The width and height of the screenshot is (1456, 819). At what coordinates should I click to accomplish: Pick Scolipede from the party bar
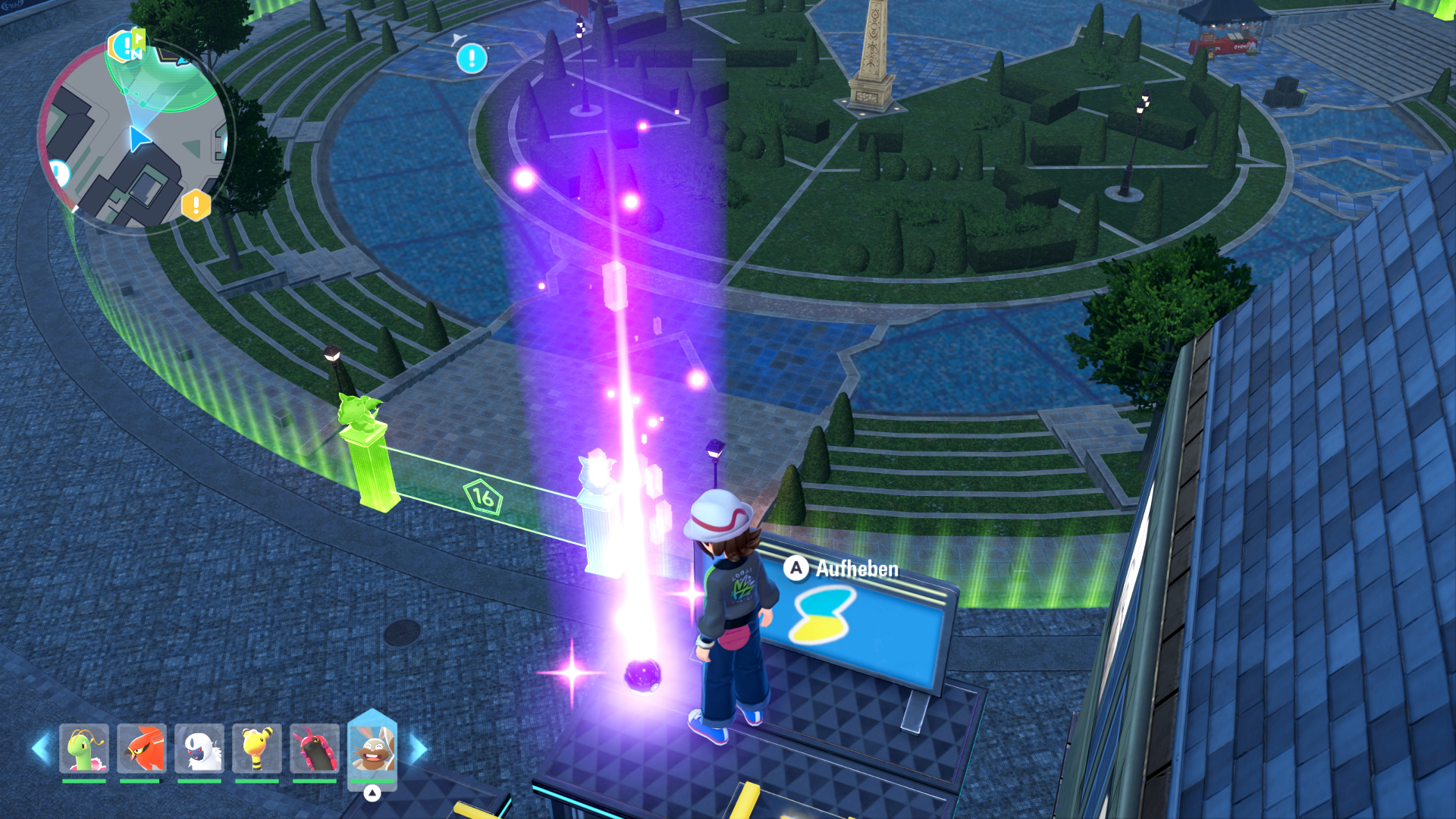pos(315,748)
